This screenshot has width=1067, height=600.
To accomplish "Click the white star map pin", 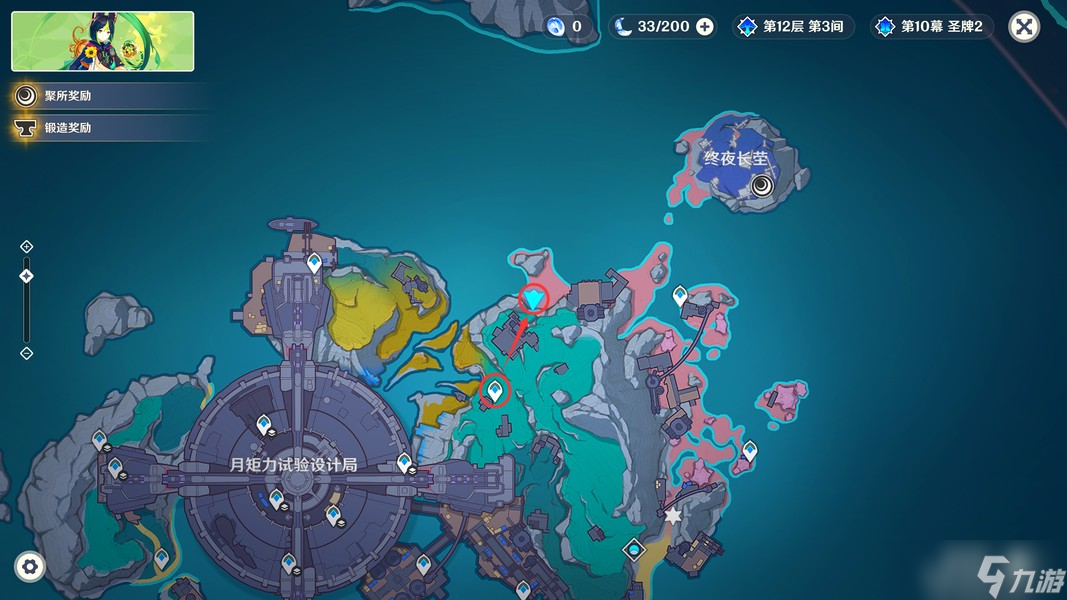I will pos(673,516).
